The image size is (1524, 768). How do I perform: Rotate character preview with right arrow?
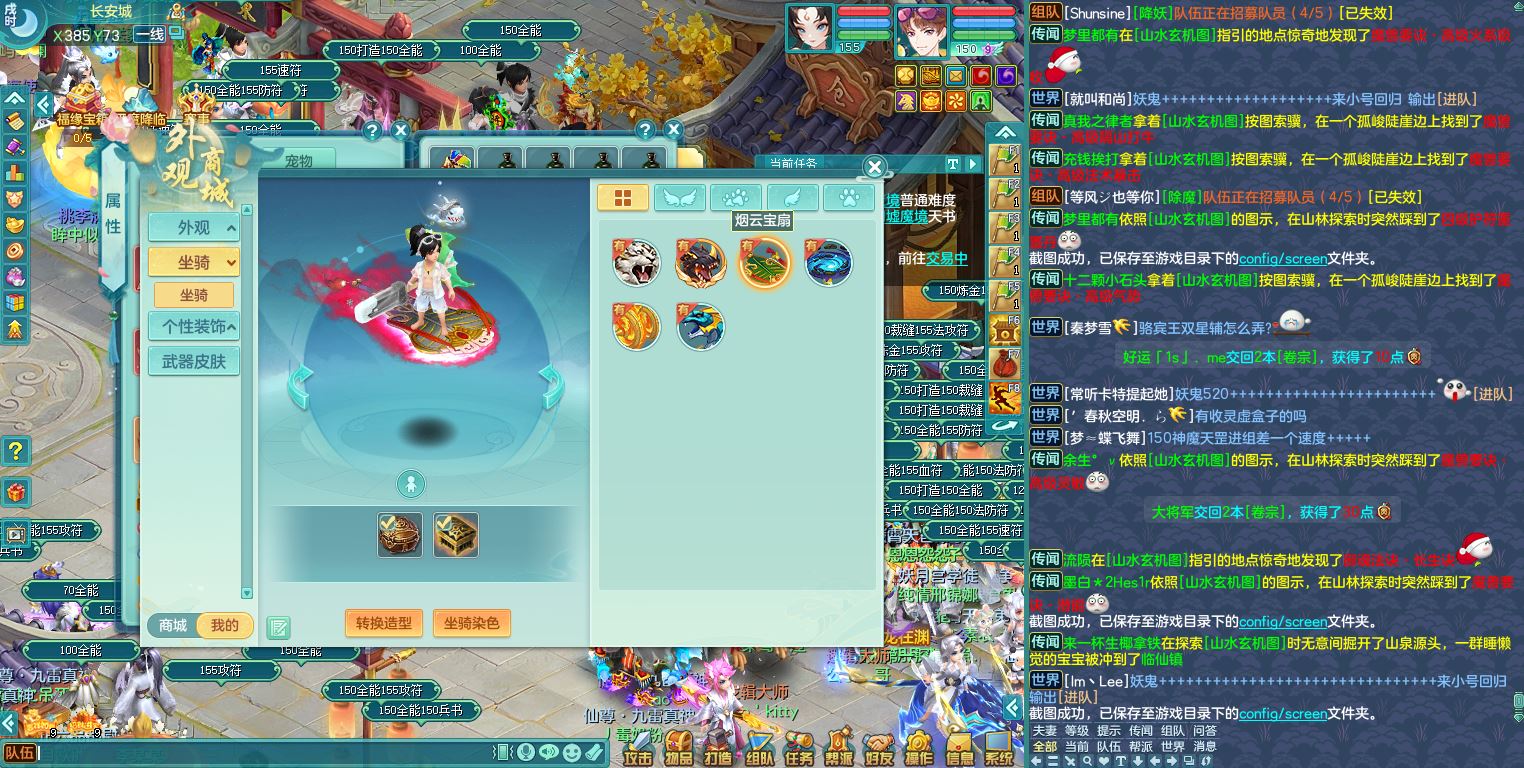pyautogui.click(x=551, y=387)
